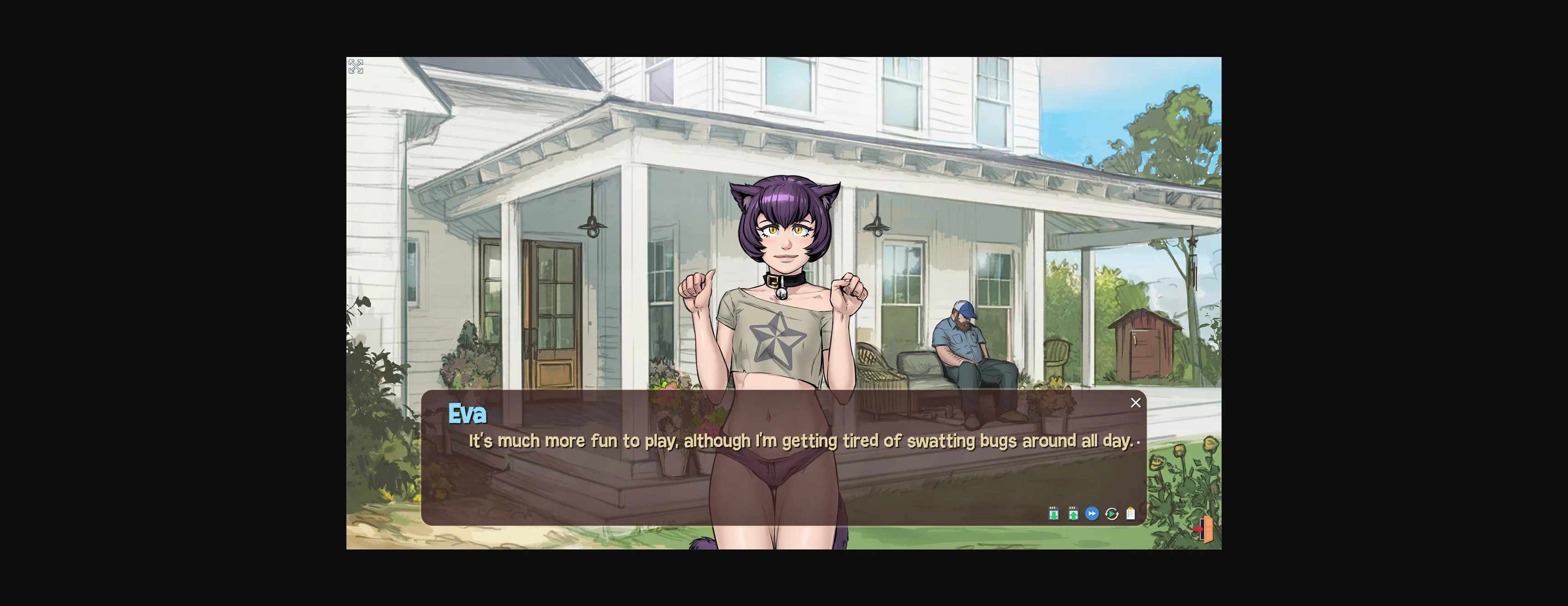Toggle auto-play with the circular arrows icon

1111,514
